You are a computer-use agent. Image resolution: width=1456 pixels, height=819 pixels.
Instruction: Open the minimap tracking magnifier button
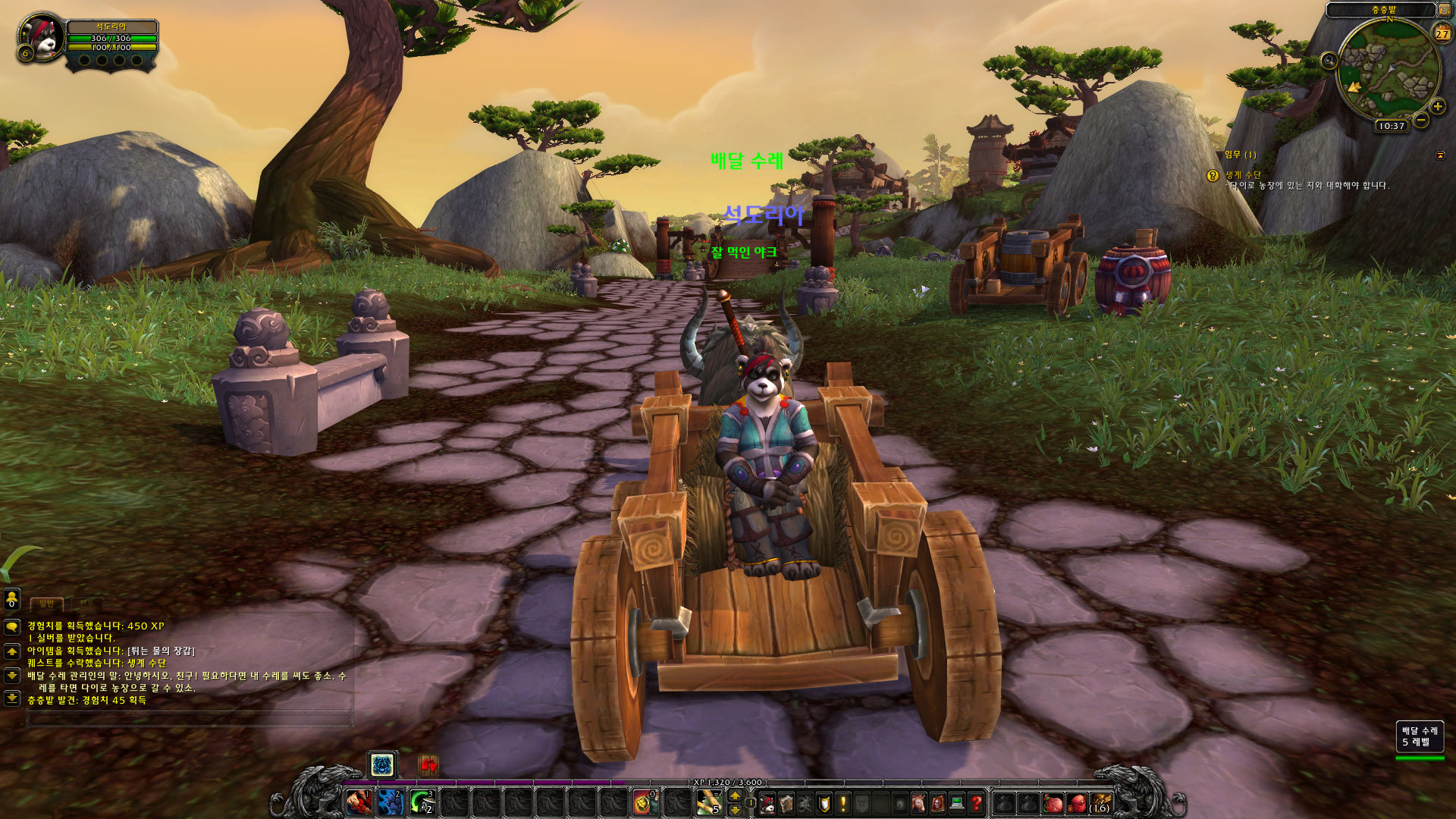(1329, 61)
